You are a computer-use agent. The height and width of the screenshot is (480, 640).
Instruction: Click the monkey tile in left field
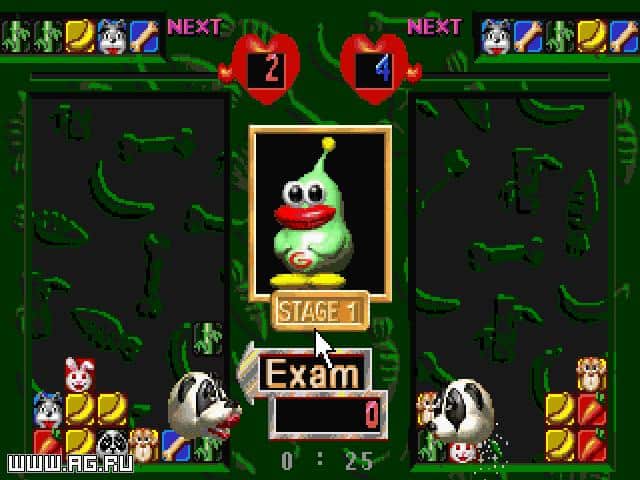[x=143, y=442]
